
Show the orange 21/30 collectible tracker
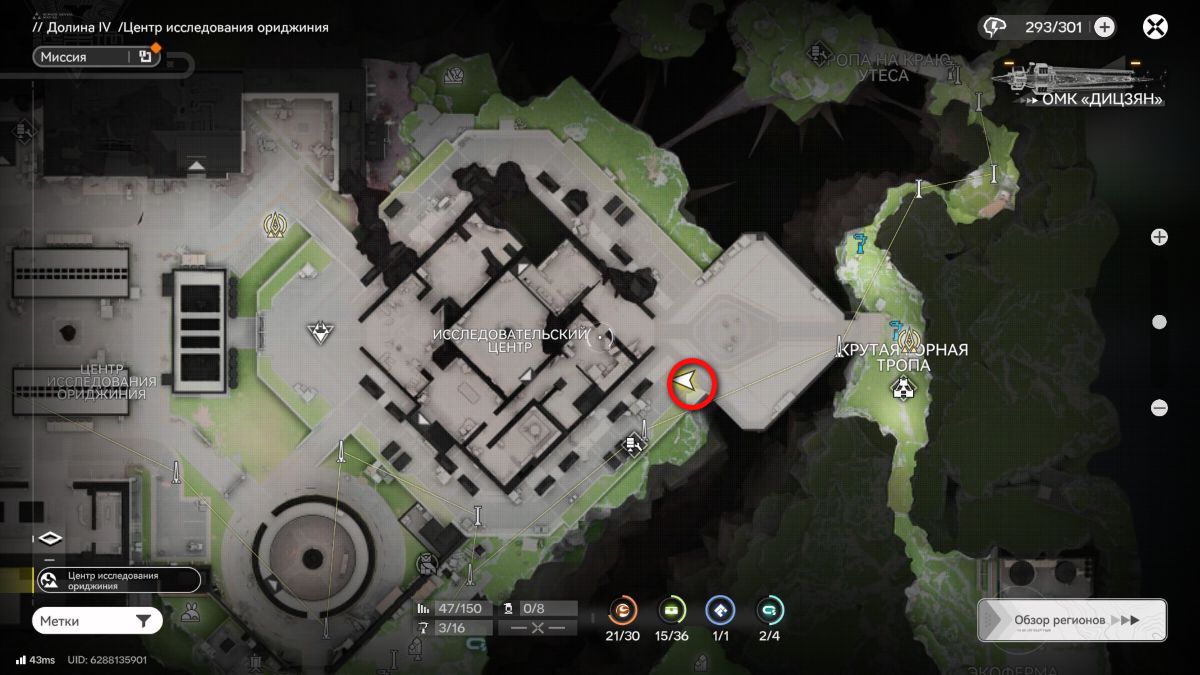pyautogui.click(x=623, y=610)
